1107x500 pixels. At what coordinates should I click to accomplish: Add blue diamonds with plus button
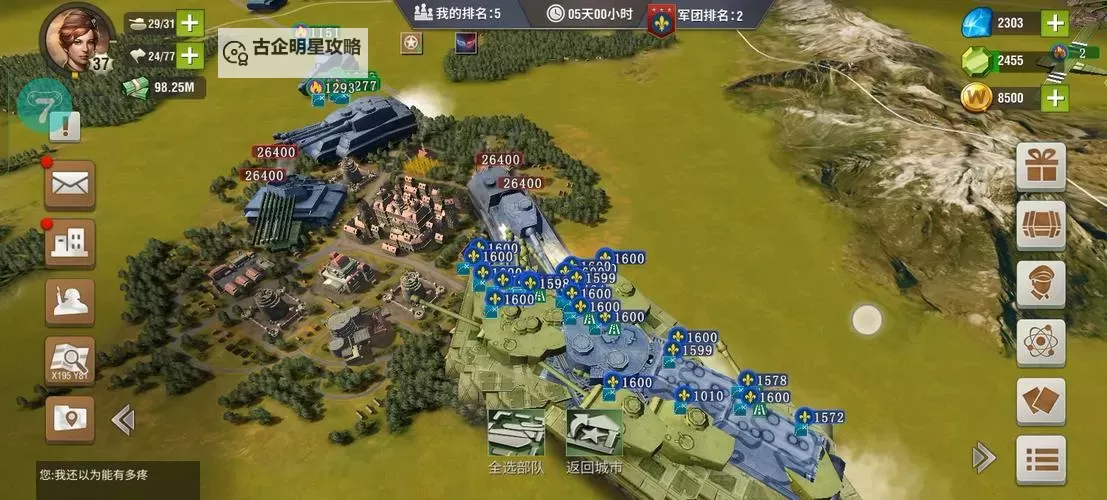click(1055, 23)
